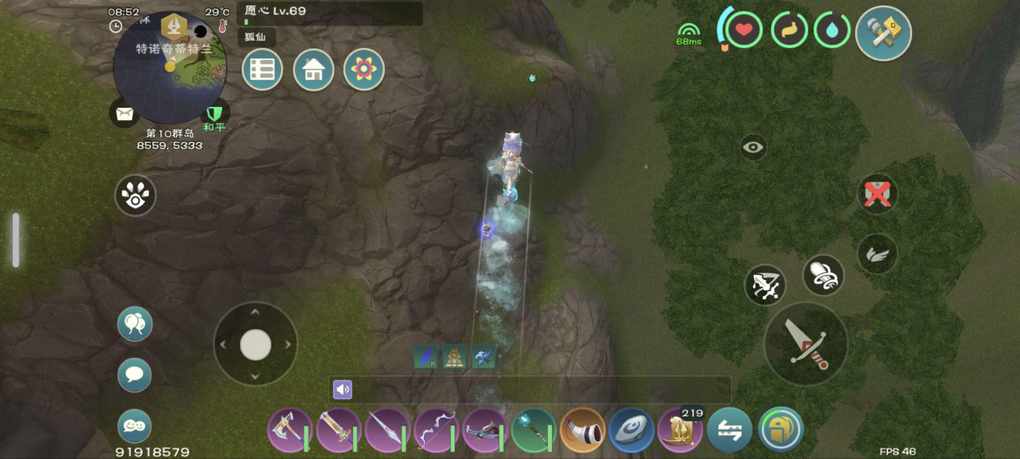
Task: Select the axe hotbar slot
Action: pos(290,431)
